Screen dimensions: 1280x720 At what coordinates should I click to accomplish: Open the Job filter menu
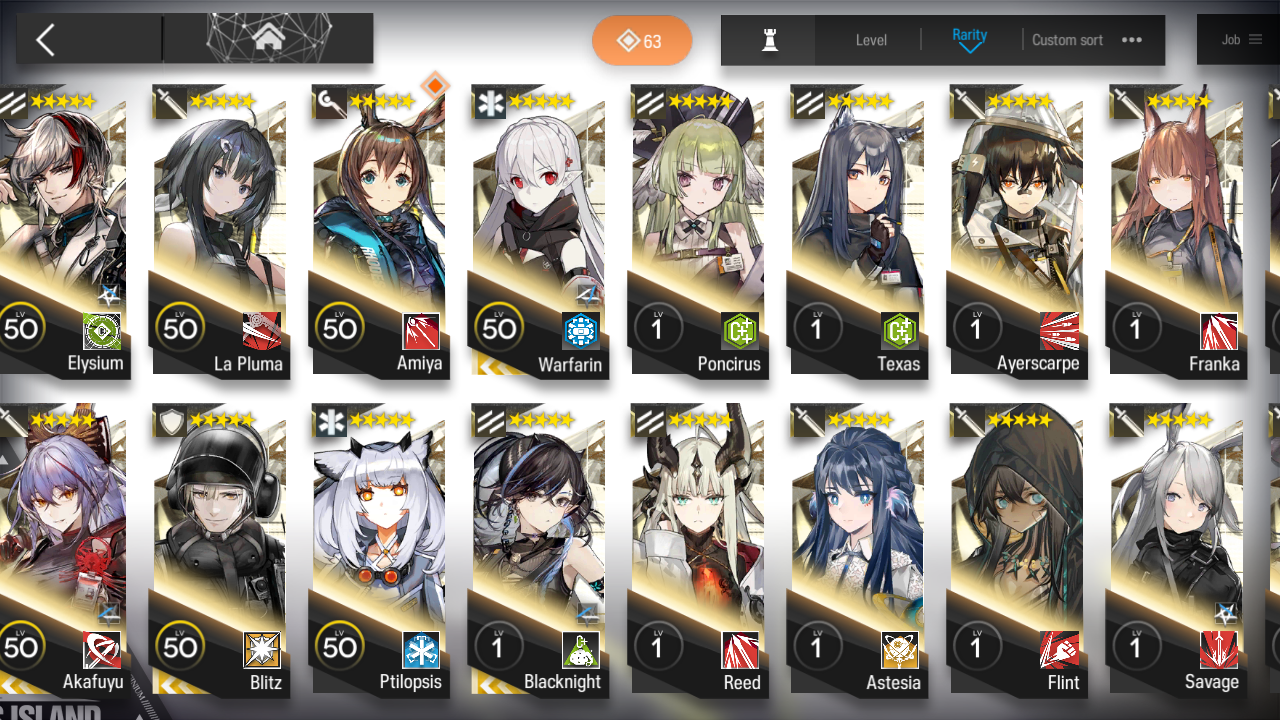coord(1230,39)
